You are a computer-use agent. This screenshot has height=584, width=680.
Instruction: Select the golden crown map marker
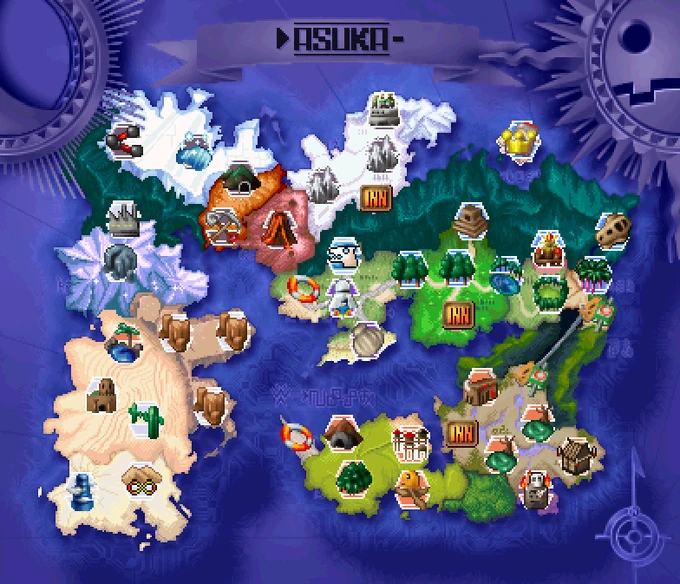(519, 138)
